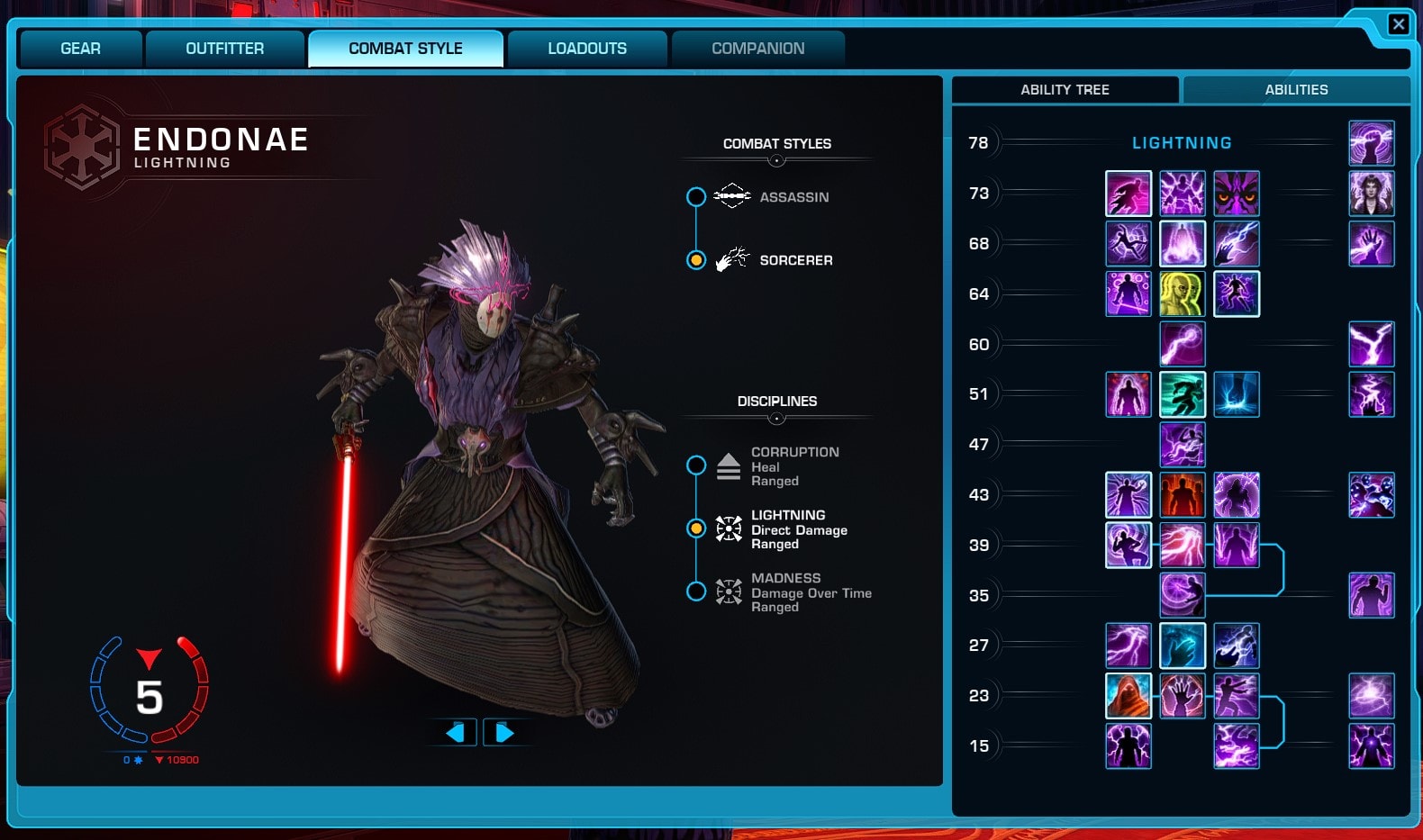Choose the orange hooded figure ability
Screen dimensions: 1423x840
click(1128, 696)
